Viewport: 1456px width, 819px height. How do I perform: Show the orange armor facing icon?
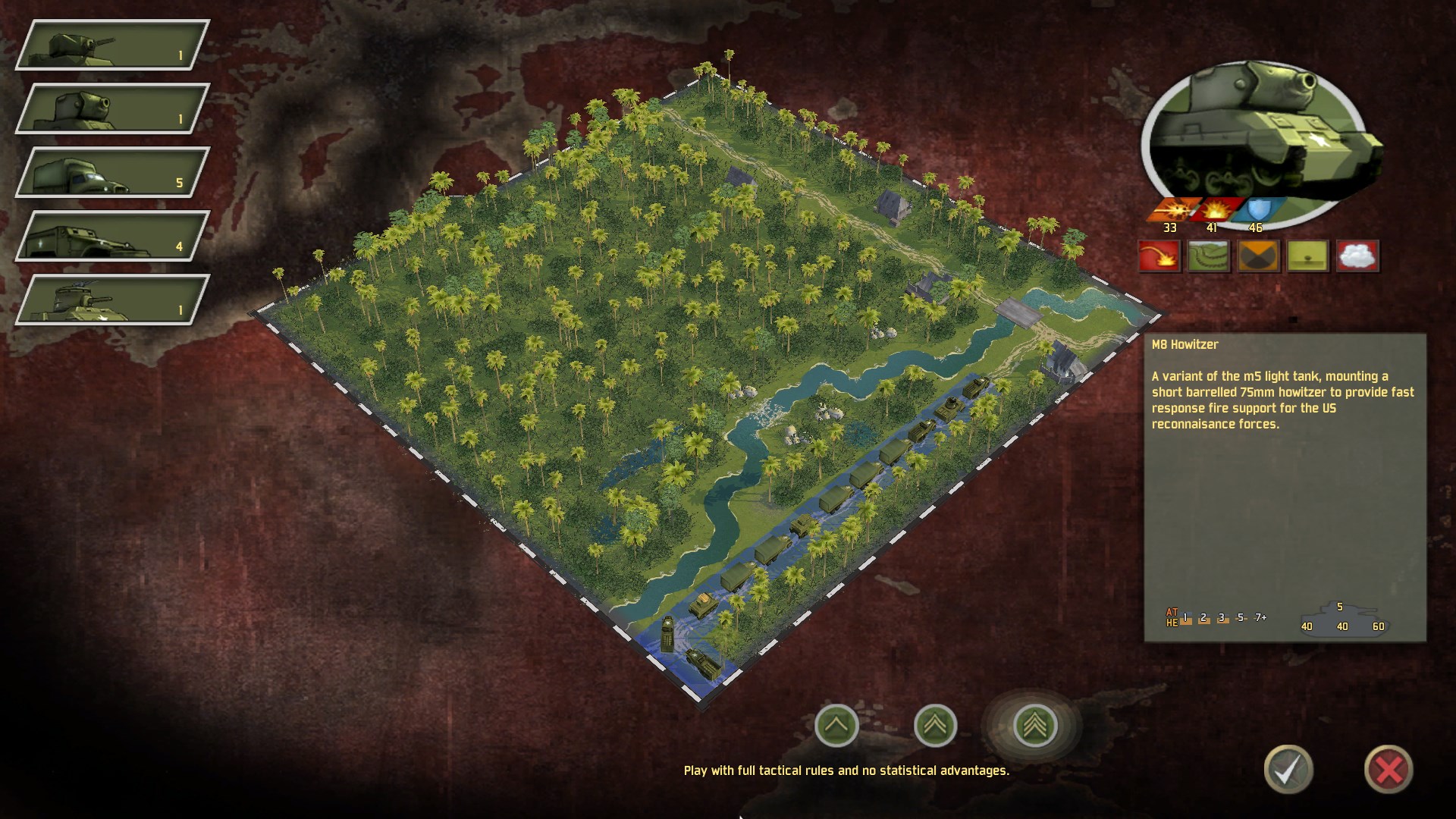click(1258, 256)
